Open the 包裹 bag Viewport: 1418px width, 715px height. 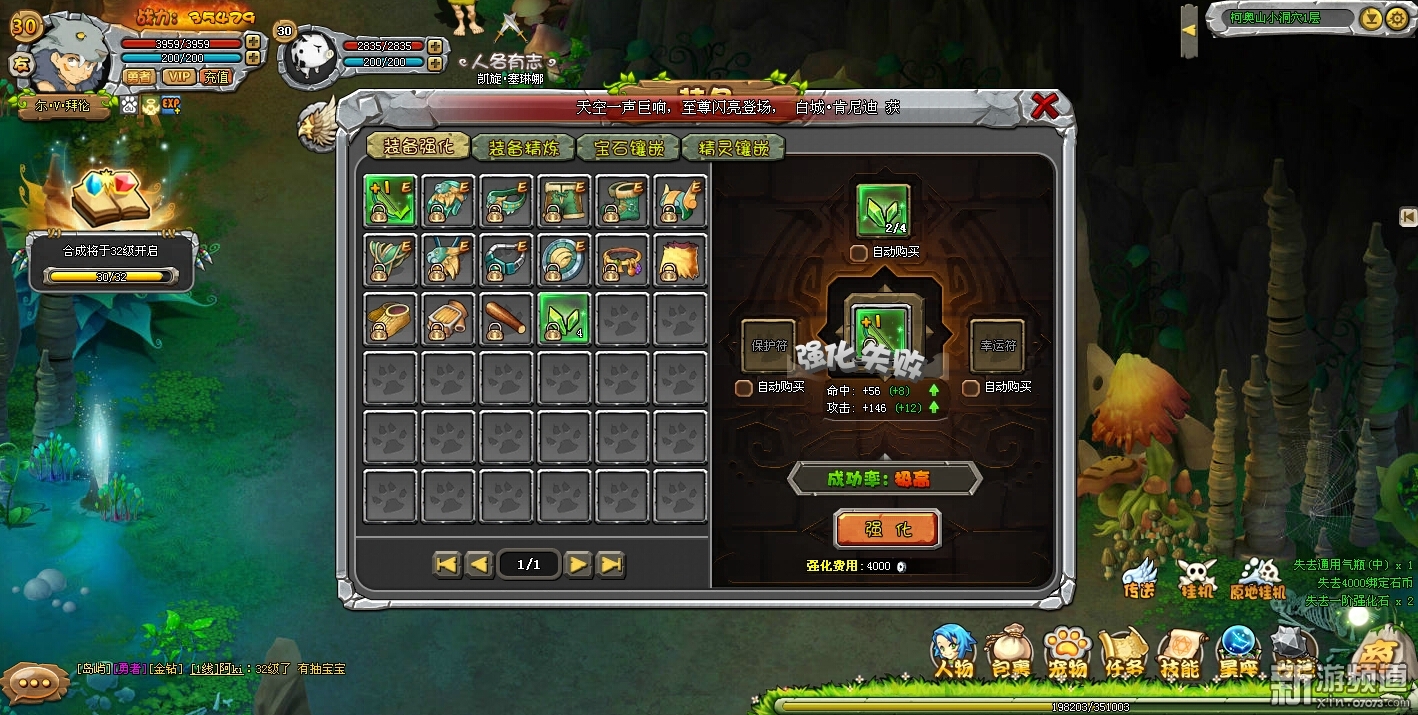point(1010,654)
